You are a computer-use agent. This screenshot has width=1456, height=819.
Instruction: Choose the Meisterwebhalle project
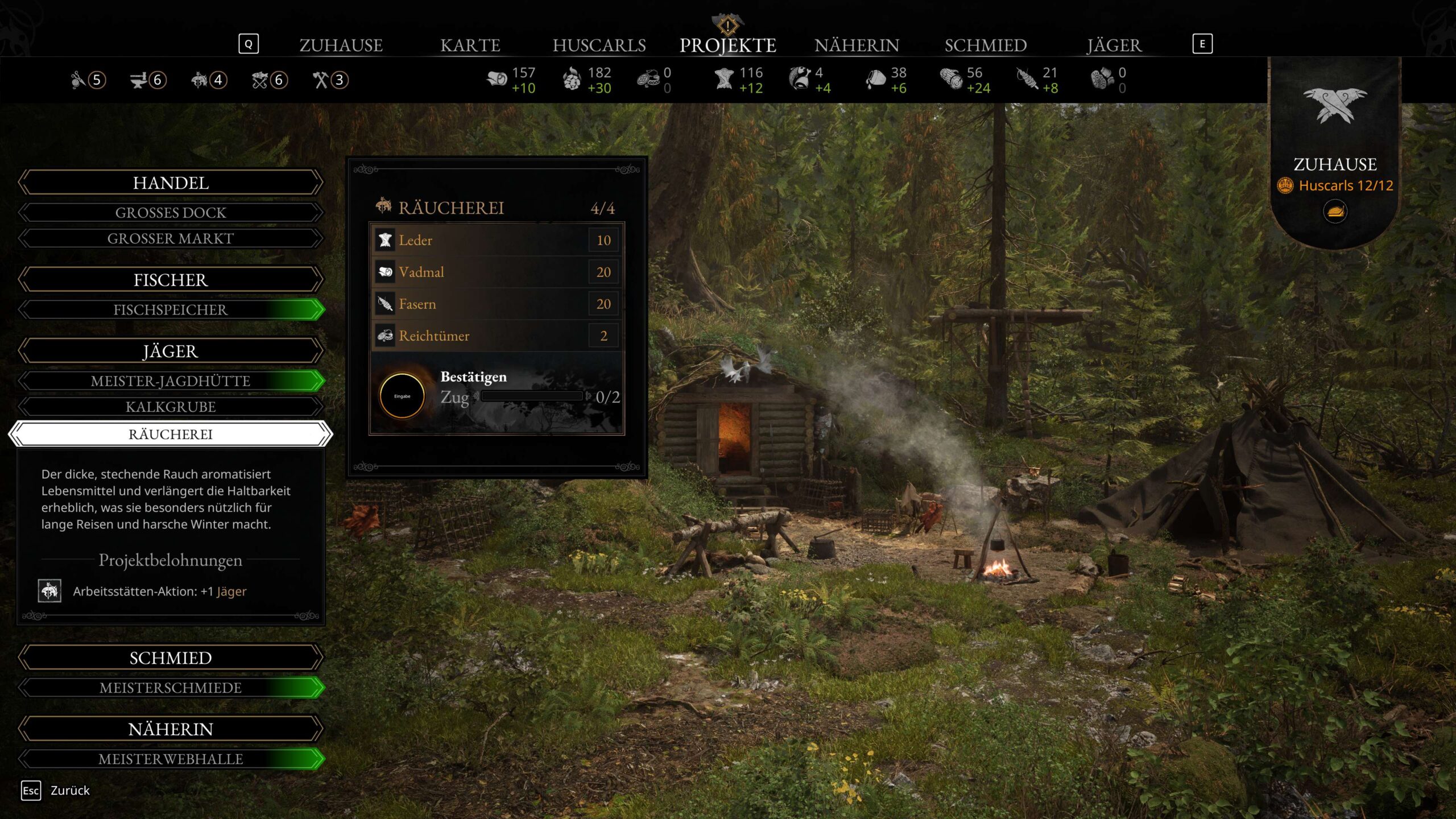[x=171, y=759]
